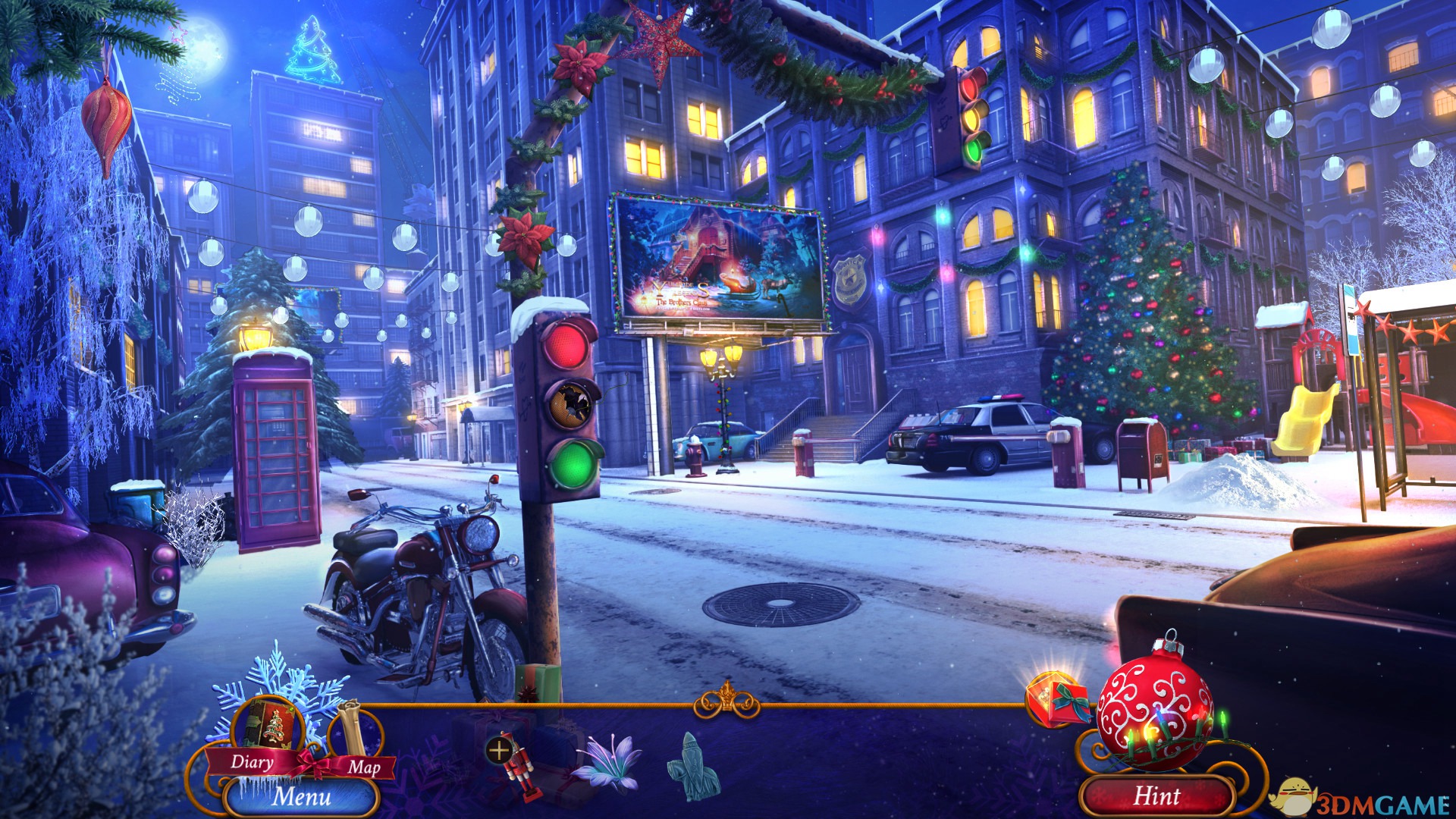Image resolution: width=1456 pixels, height=819 pixels.
Task: Expand nutcracker item via plus icon
Action: 498,752
